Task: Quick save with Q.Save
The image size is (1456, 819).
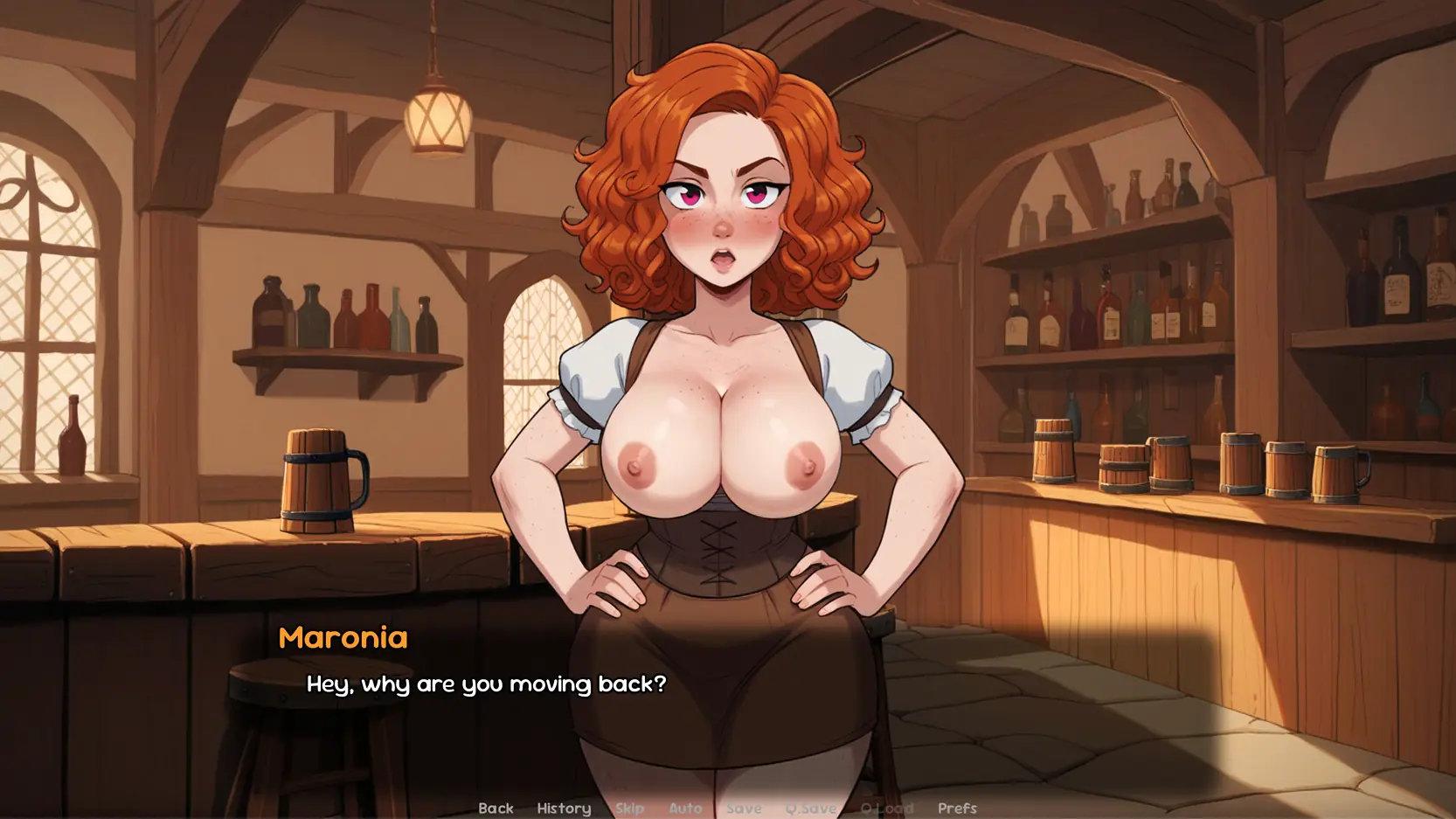Action: coord(811,809)
